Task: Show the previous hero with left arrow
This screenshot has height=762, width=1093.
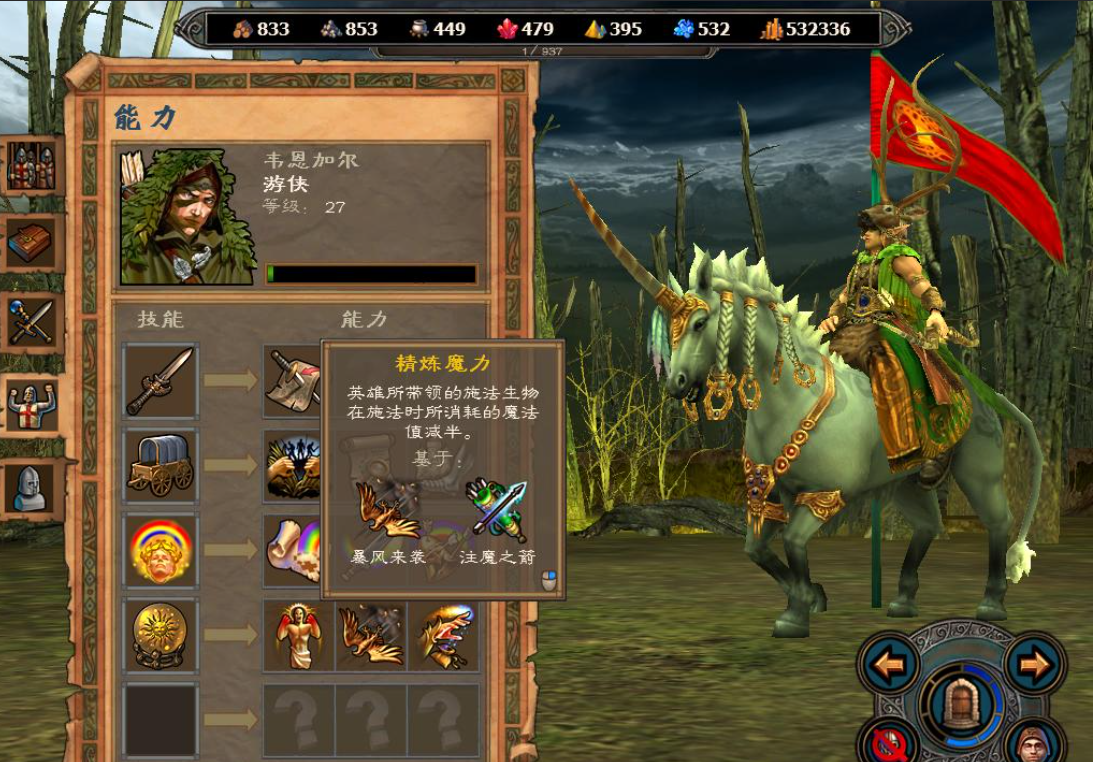Action: point(887,664)
